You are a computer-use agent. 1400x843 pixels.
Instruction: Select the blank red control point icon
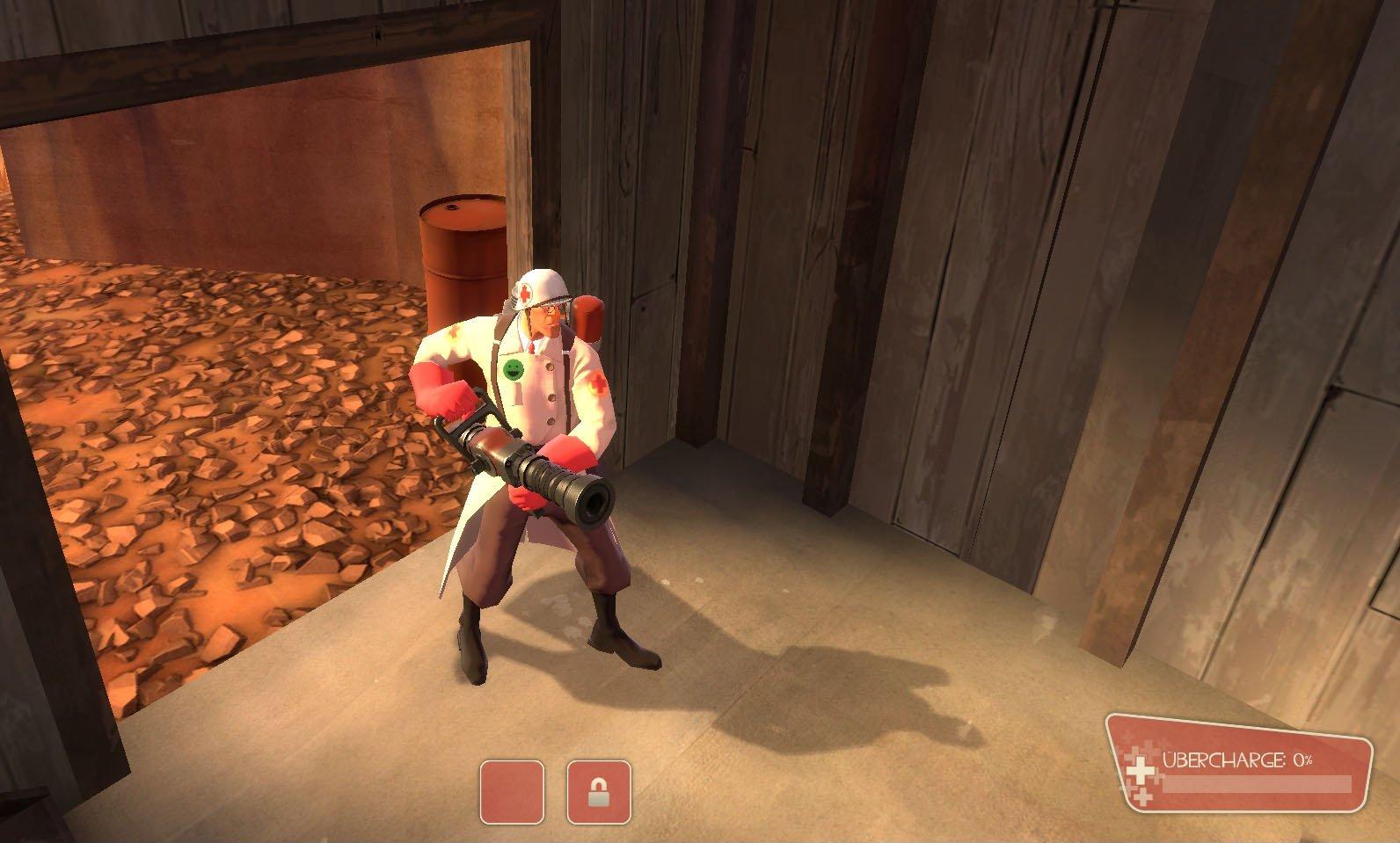click(512, 792)
